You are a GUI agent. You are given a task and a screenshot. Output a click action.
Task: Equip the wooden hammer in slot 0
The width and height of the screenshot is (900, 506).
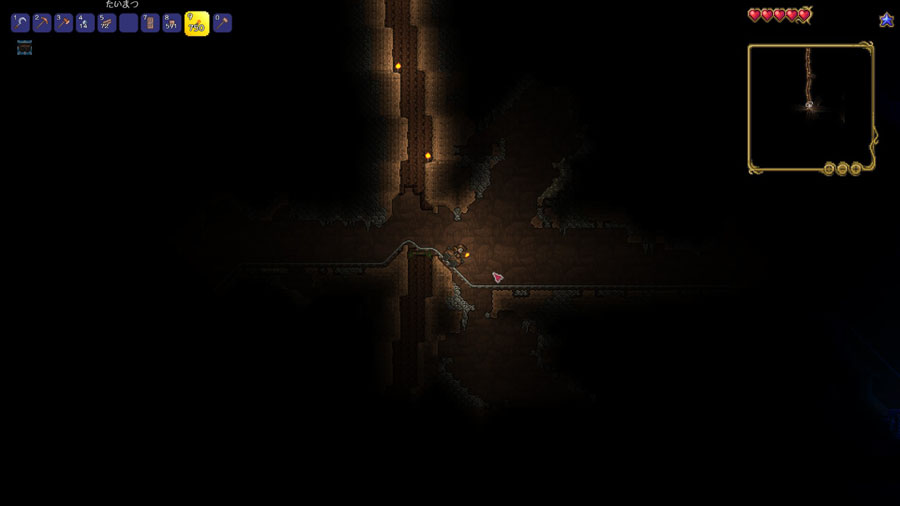click(222, 23)
